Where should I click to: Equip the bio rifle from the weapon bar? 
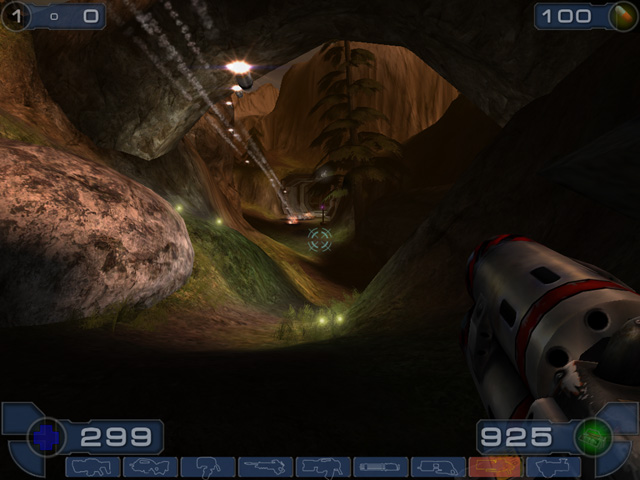click(208, 467)
